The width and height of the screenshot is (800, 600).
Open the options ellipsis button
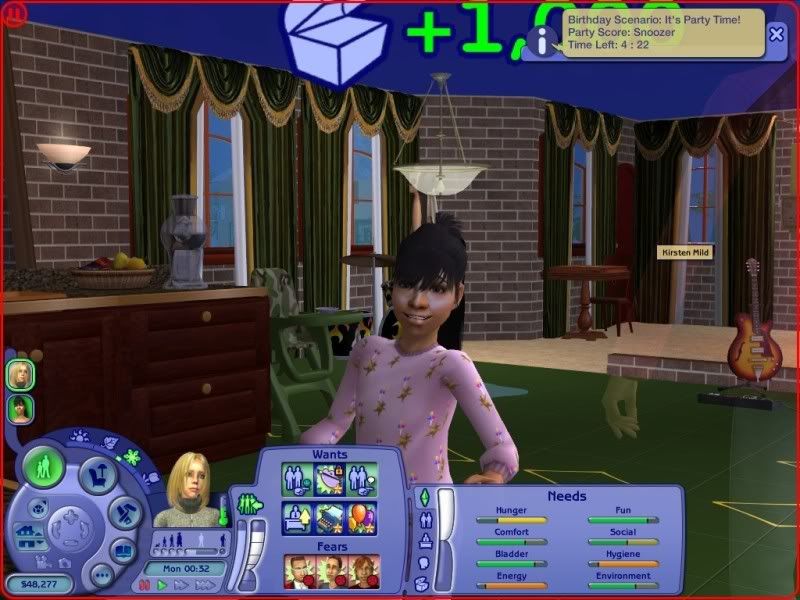(x=100, y=574)
